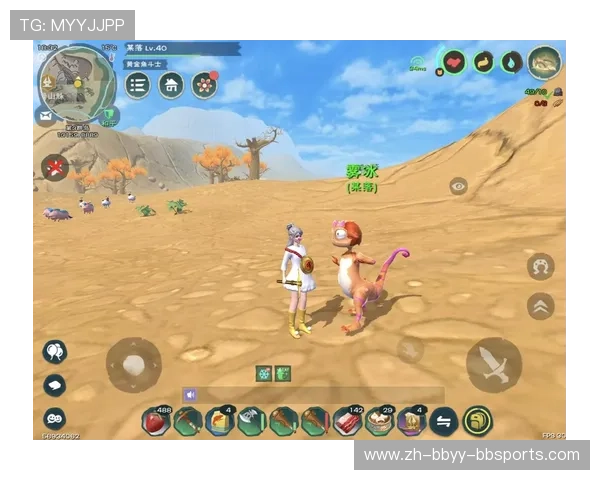Tap the house icon button
The image size is (600, 480).
tap(171, 85)
